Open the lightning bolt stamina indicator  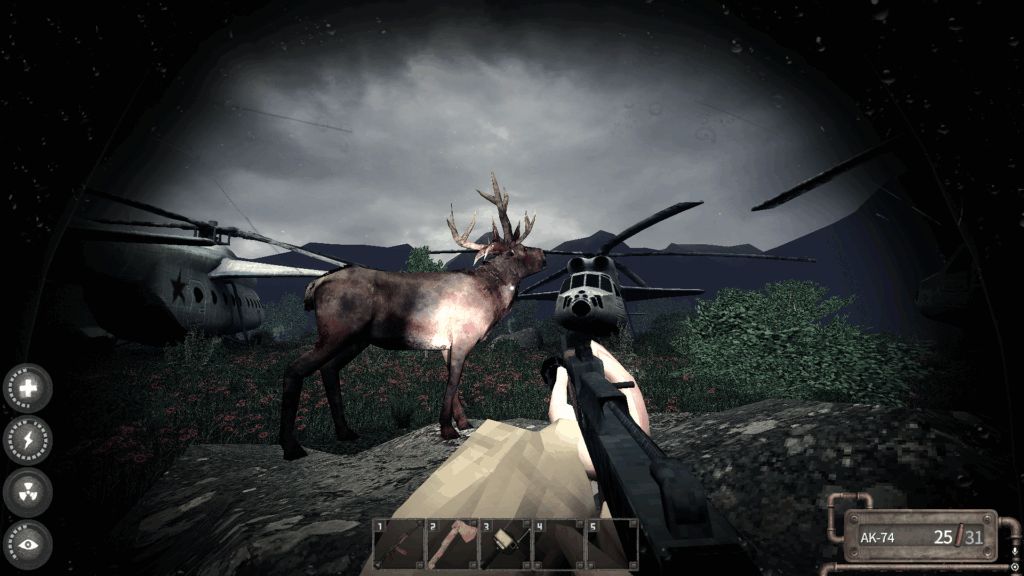tap(27, 440)
